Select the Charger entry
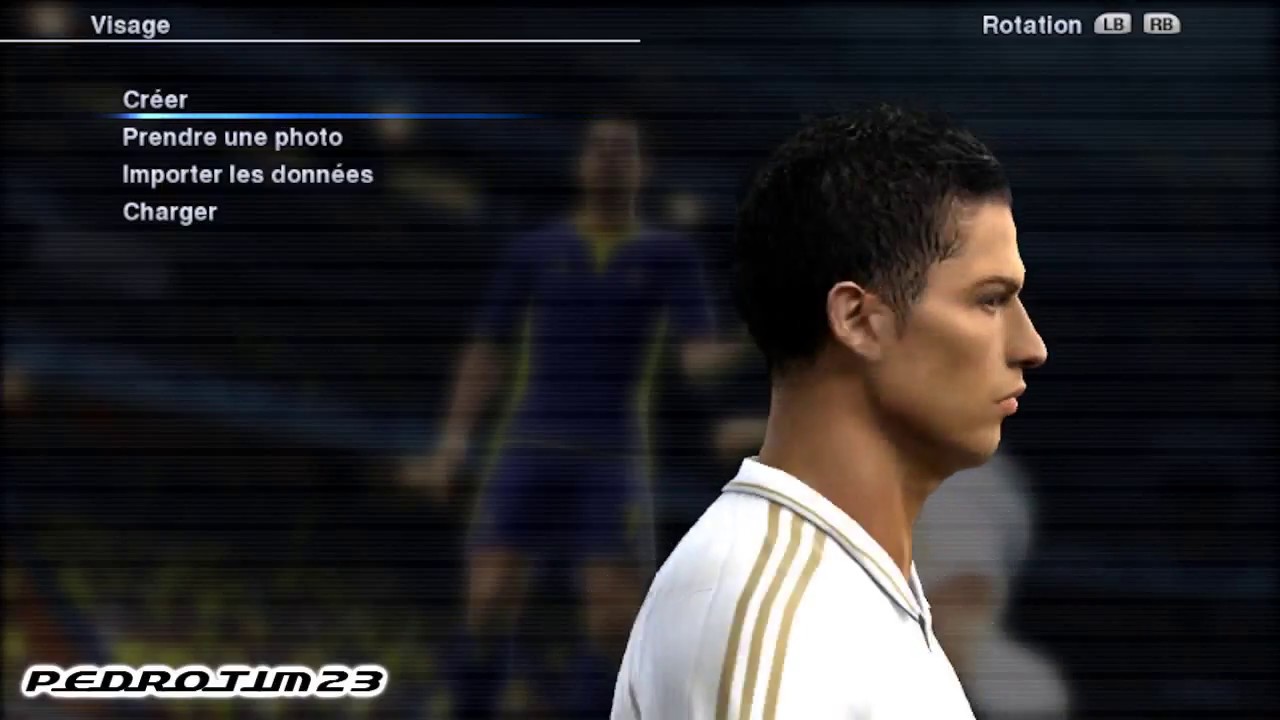The image size is (1280, 720). point(169,212)
